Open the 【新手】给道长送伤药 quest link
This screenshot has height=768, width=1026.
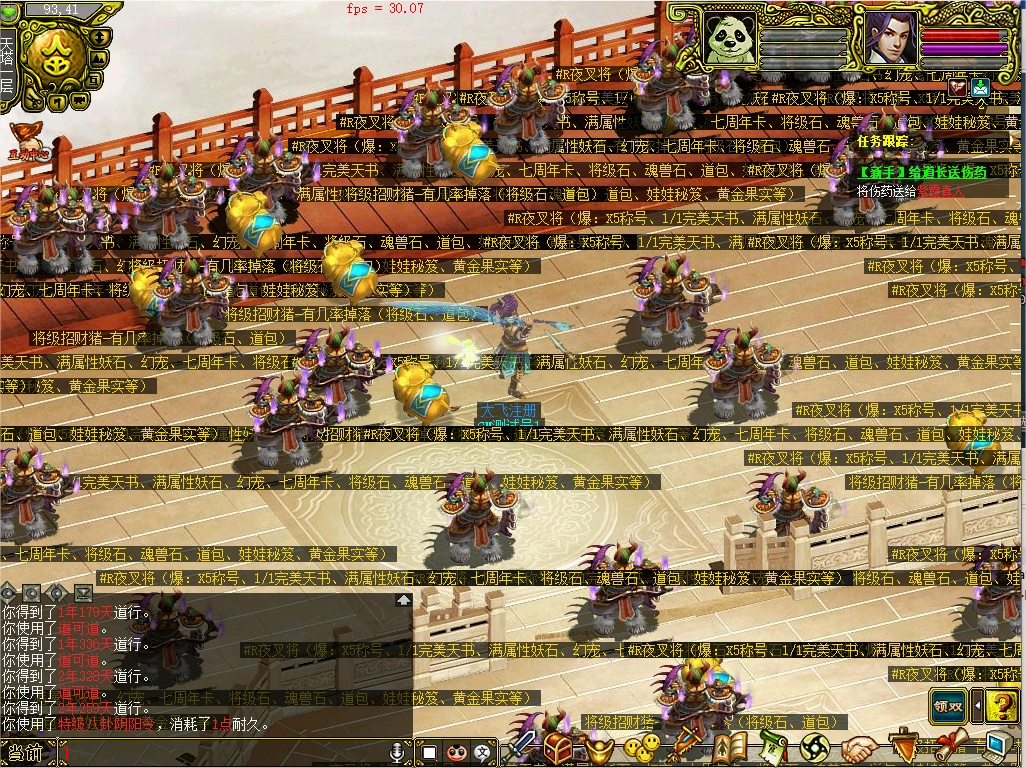click(922, 172)
